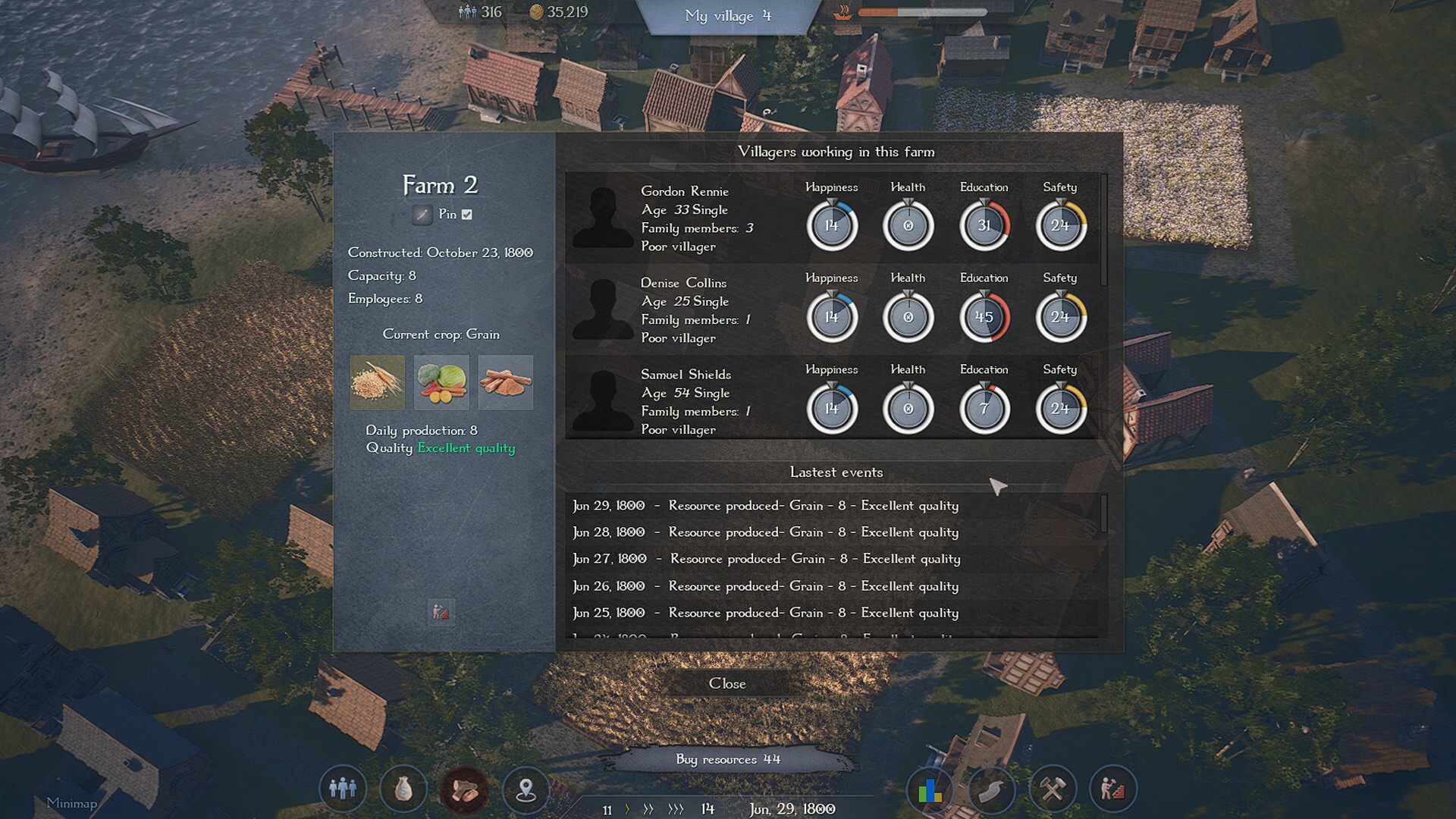Viewport: 1456px width, 819px height.
Task: Click the pencil rename icon beside Pin
Action: coord(422,215)
